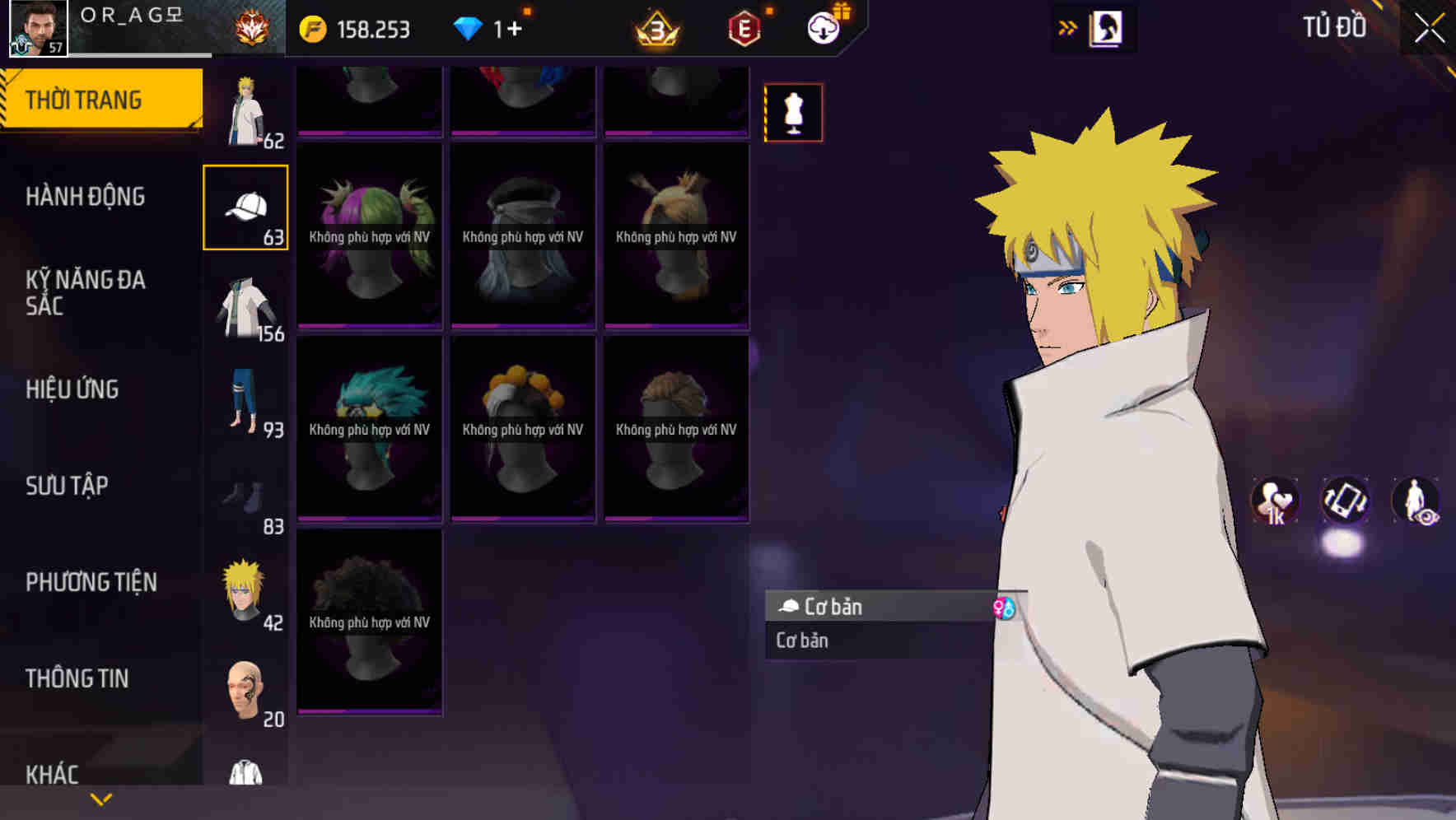Toggle the gender filter on Cơ bản hat
Viewport: 1456px width, 820px height.
(1006, 608)
